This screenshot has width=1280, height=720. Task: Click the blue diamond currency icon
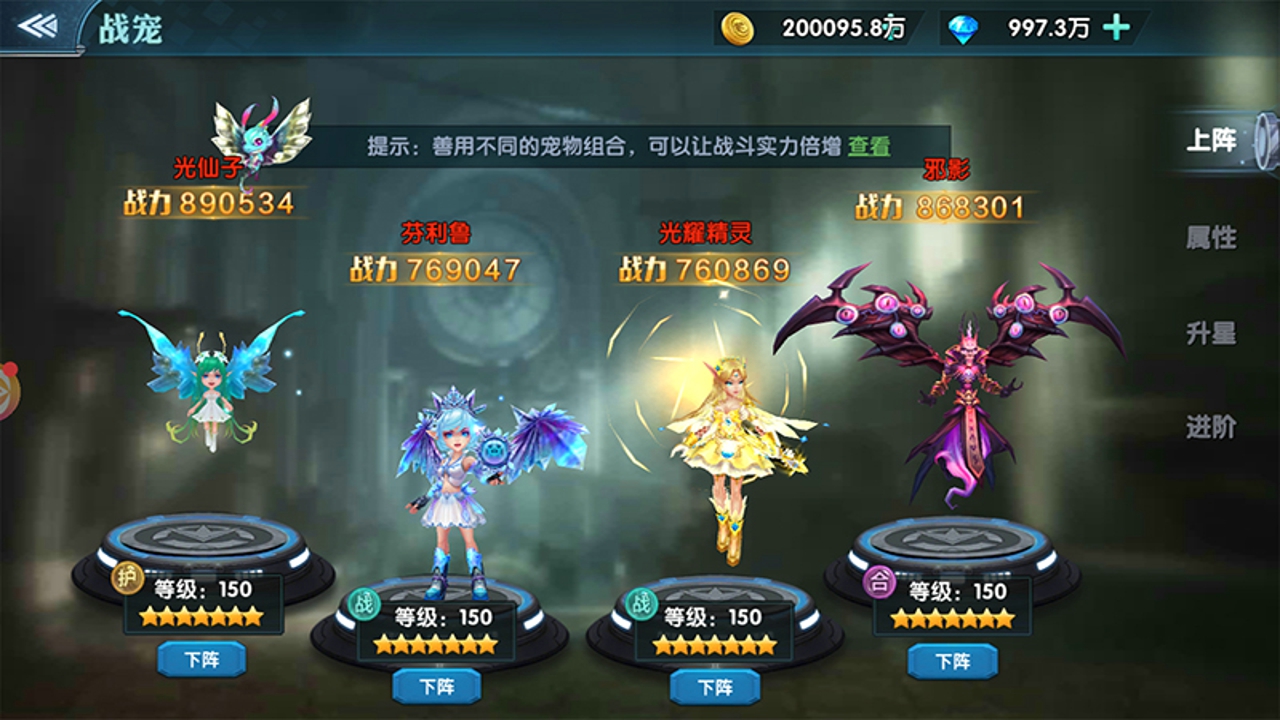(x=964, y=30)
